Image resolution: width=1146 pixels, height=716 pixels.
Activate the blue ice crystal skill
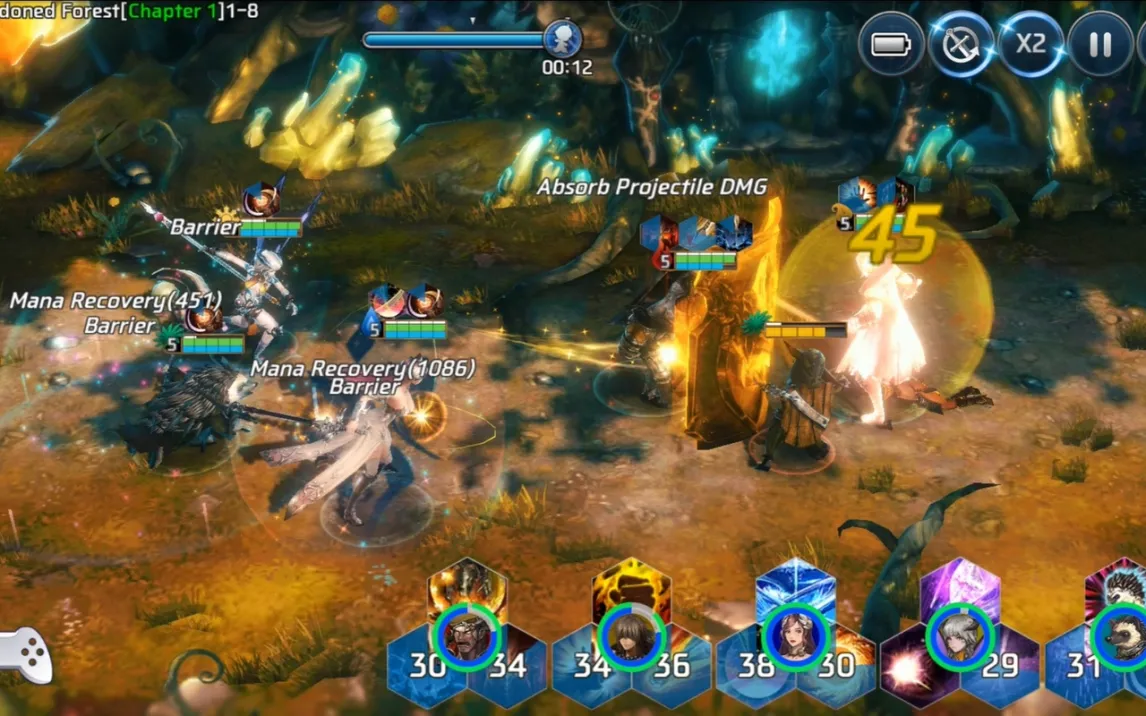click(795, 587)
